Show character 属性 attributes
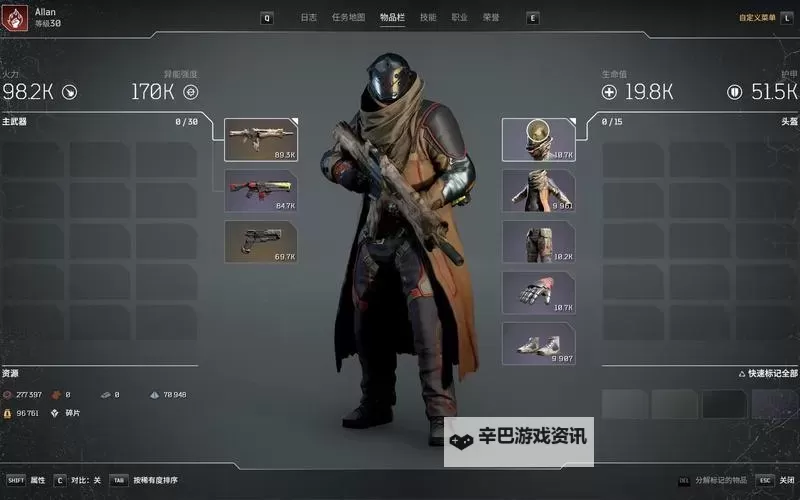Image resolution: width=800 pixels, height=500 pixels. (x=37, y=480)
